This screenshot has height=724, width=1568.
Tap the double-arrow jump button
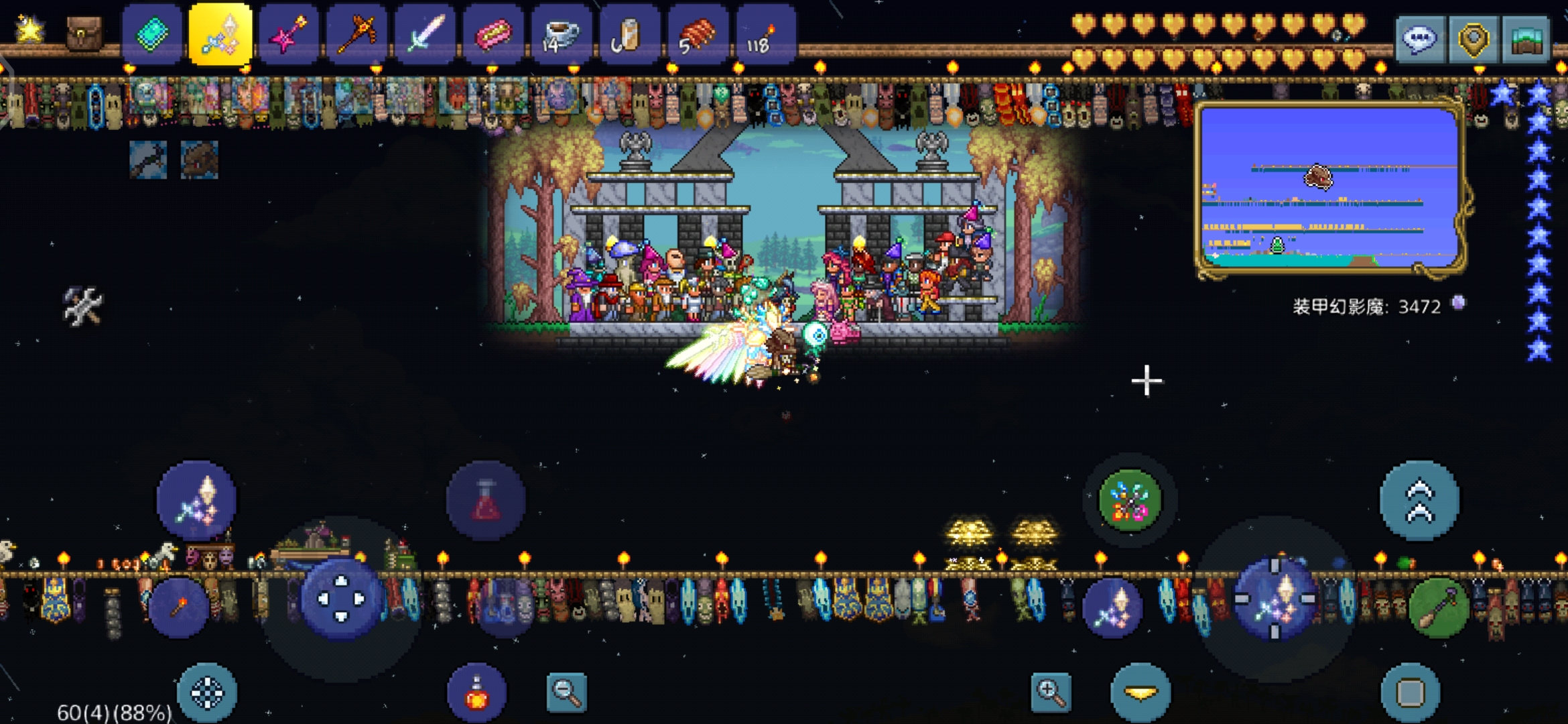[1419, 500]
